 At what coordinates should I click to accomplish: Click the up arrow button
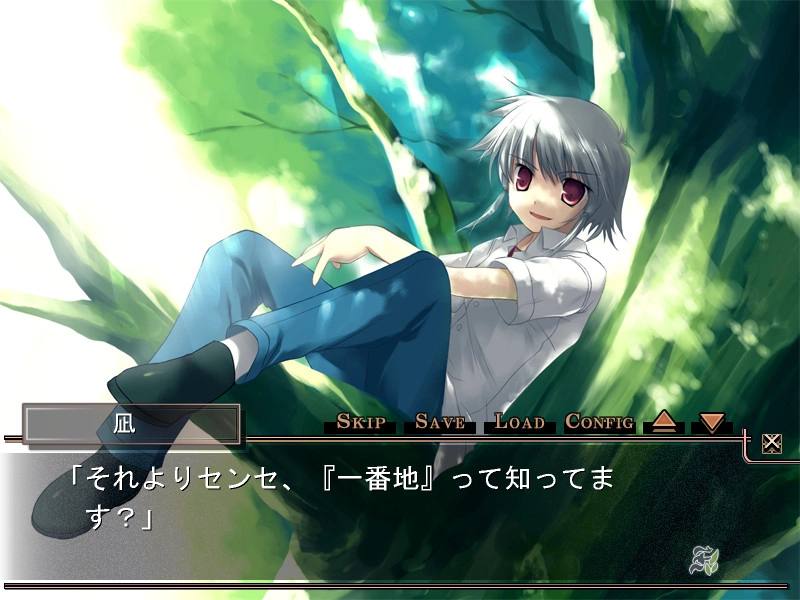(664, 422)
